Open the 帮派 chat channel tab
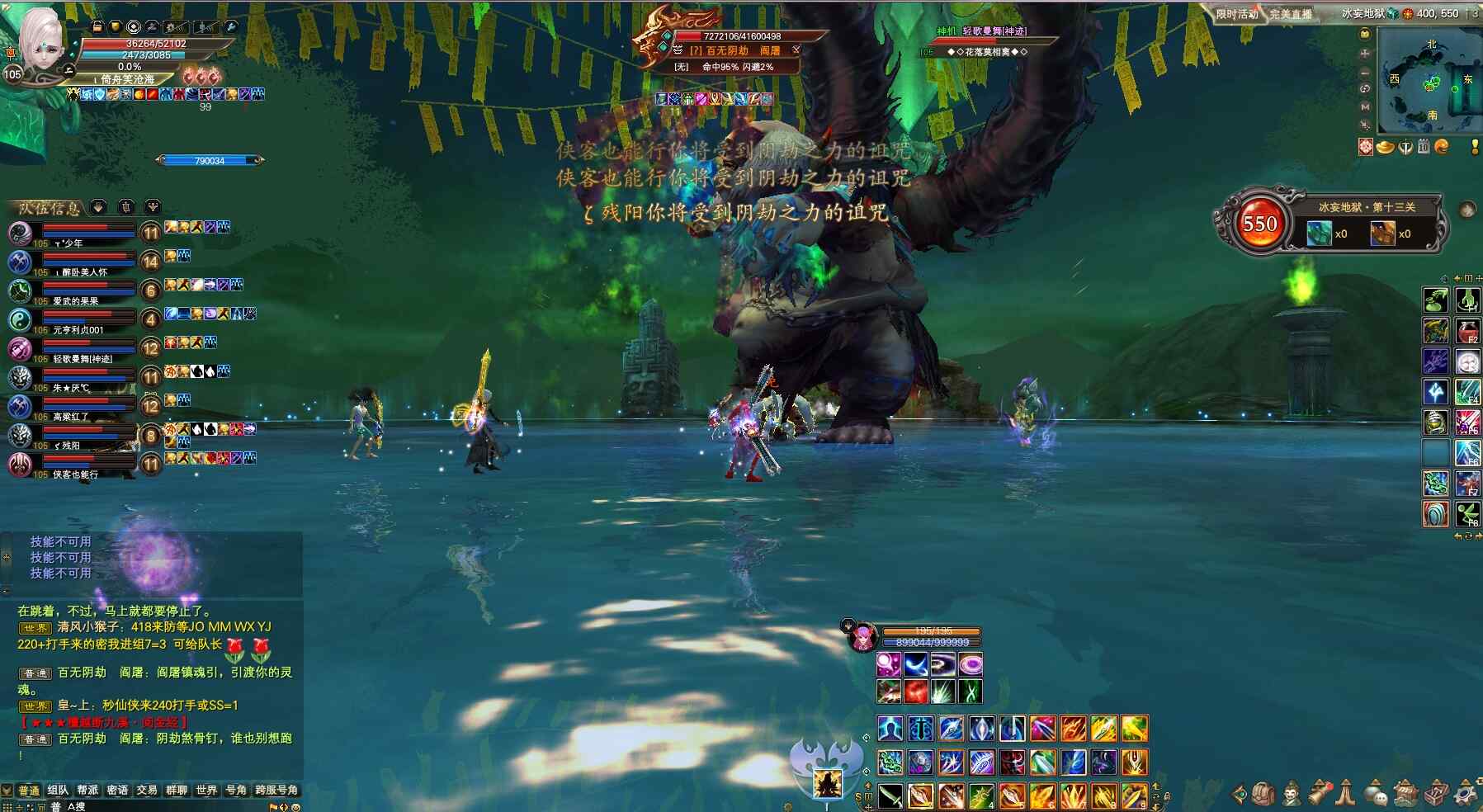The image size is (1483, 812). (x=87, y=790)
